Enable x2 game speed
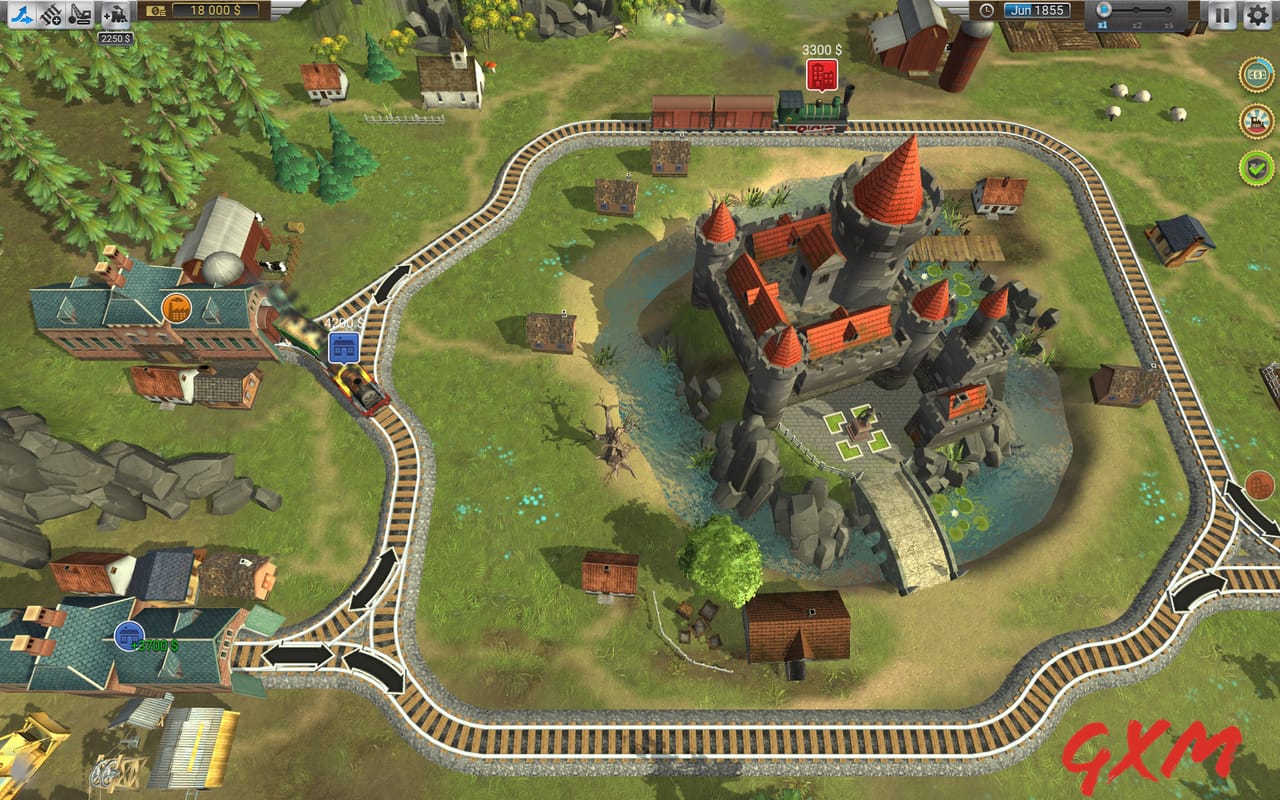Image resolution: width=1280 pixels, height=800 pixels. (1137, 10)
